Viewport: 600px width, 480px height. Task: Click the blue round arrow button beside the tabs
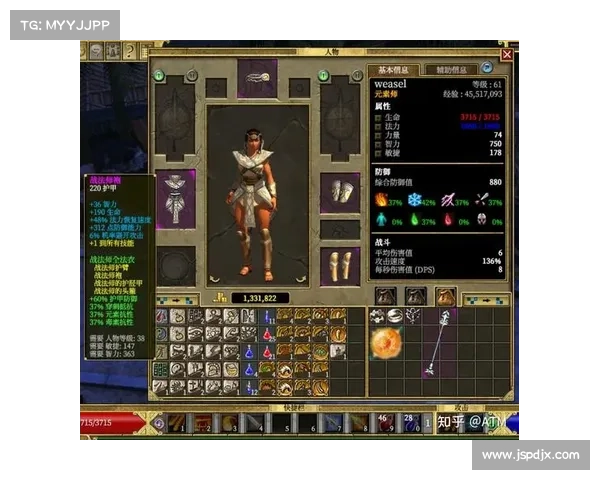(487, 68)
